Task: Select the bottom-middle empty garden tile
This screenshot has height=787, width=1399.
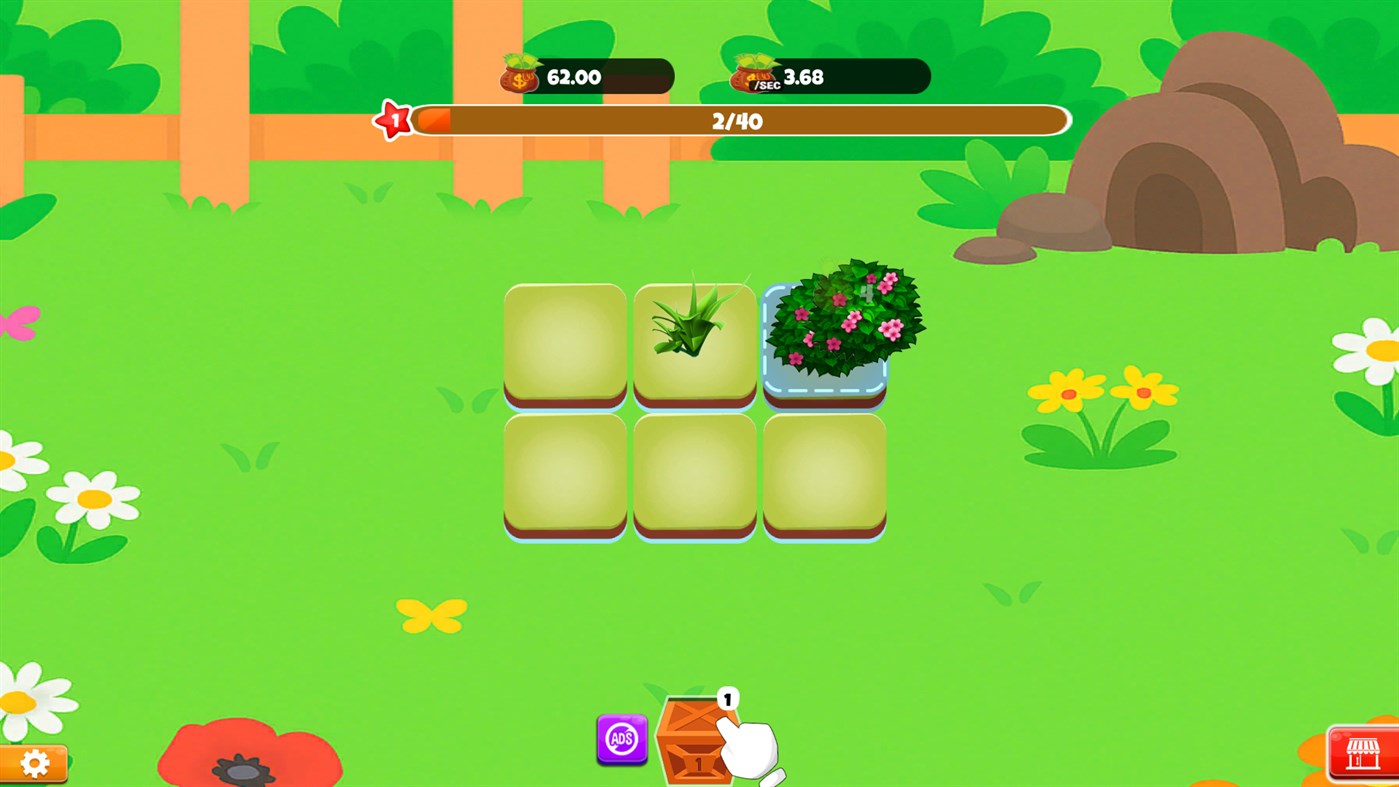Action: tap(694, 475)
